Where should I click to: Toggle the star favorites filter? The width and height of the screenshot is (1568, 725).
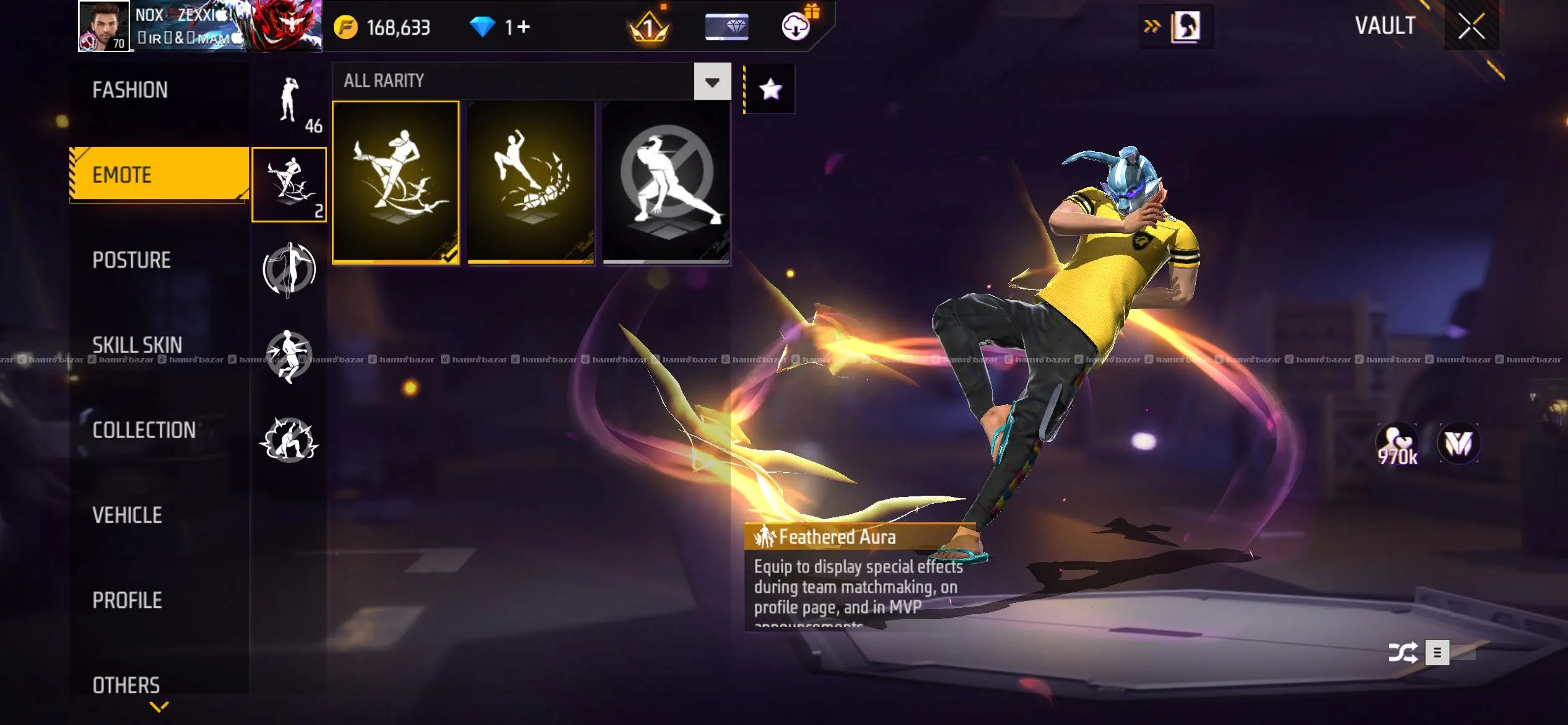770,89
